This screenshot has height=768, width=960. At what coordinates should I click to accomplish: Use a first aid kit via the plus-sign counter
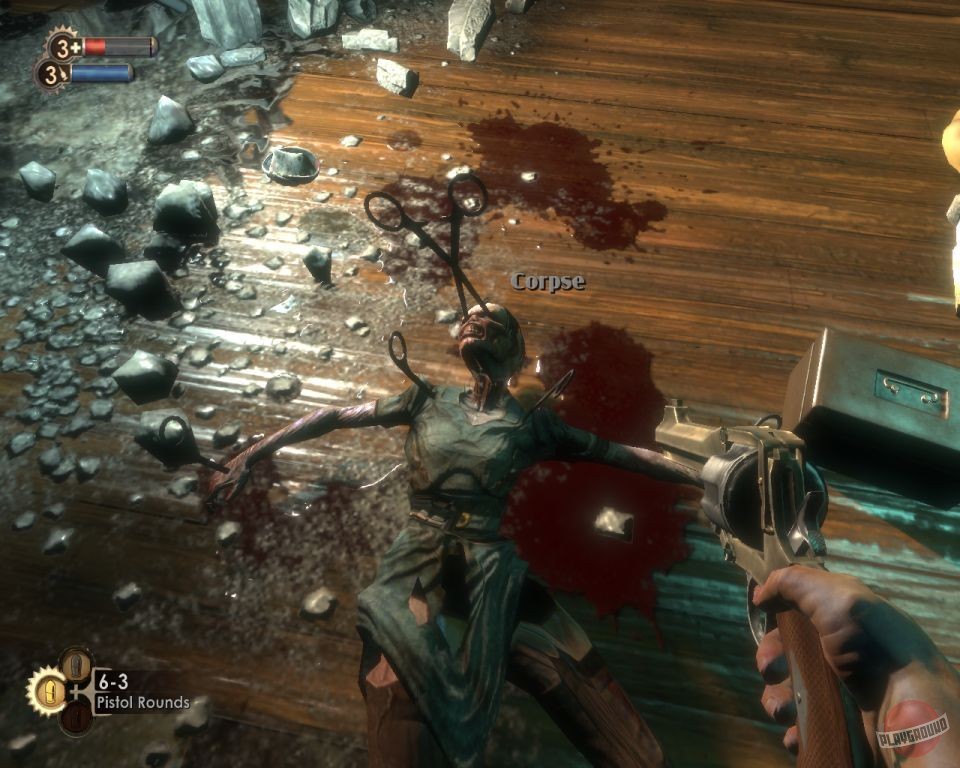64,46
